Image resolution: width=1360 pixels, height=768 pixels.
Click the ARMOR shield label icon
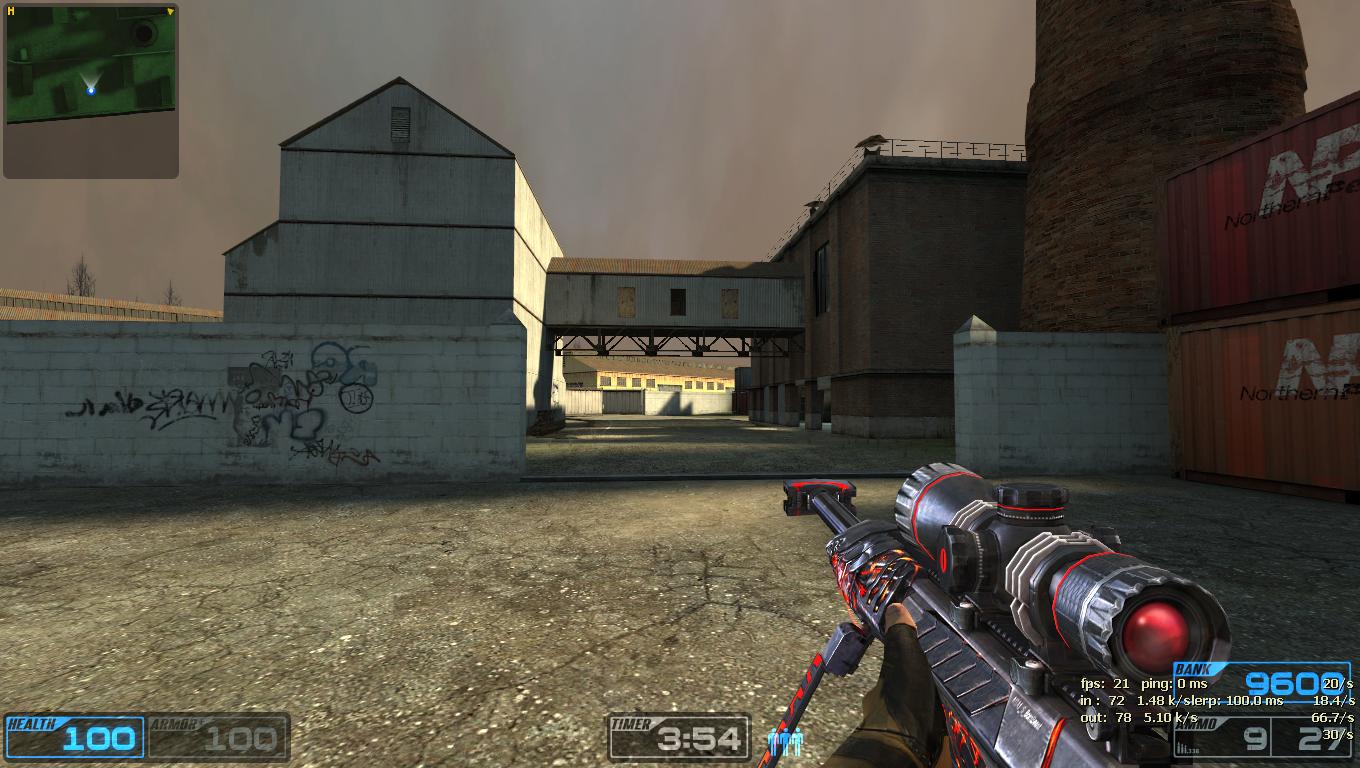[x=175, y=721]
